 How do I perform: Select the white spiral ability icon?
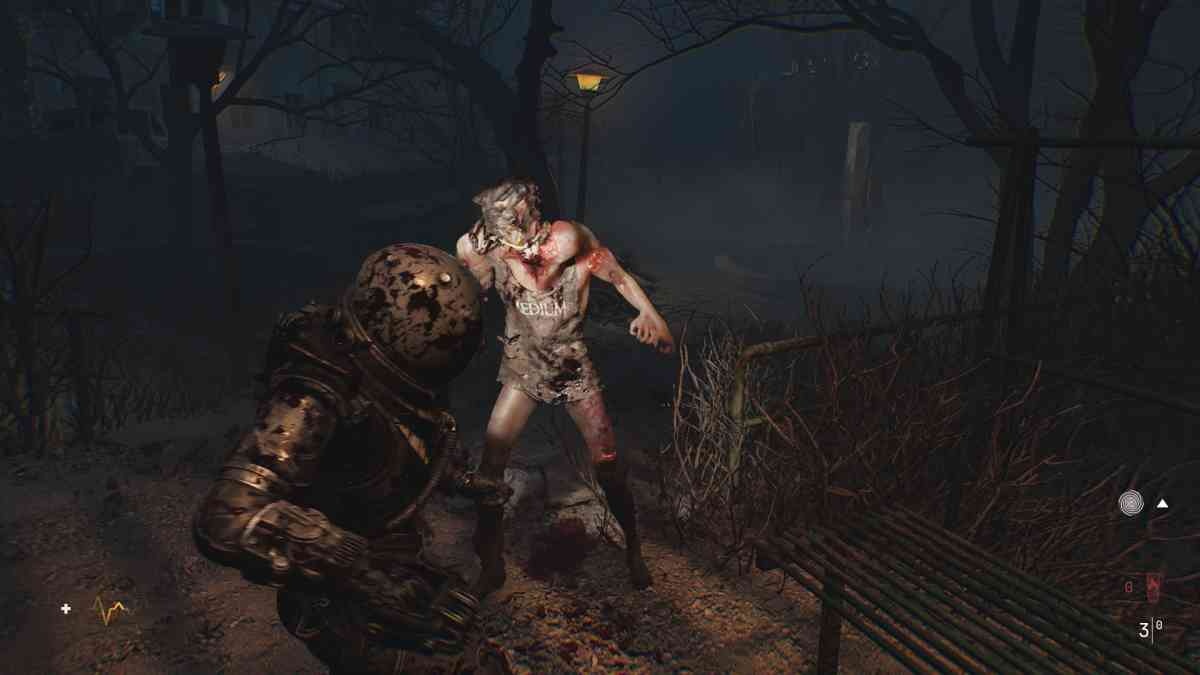[x=1131, y=503]
